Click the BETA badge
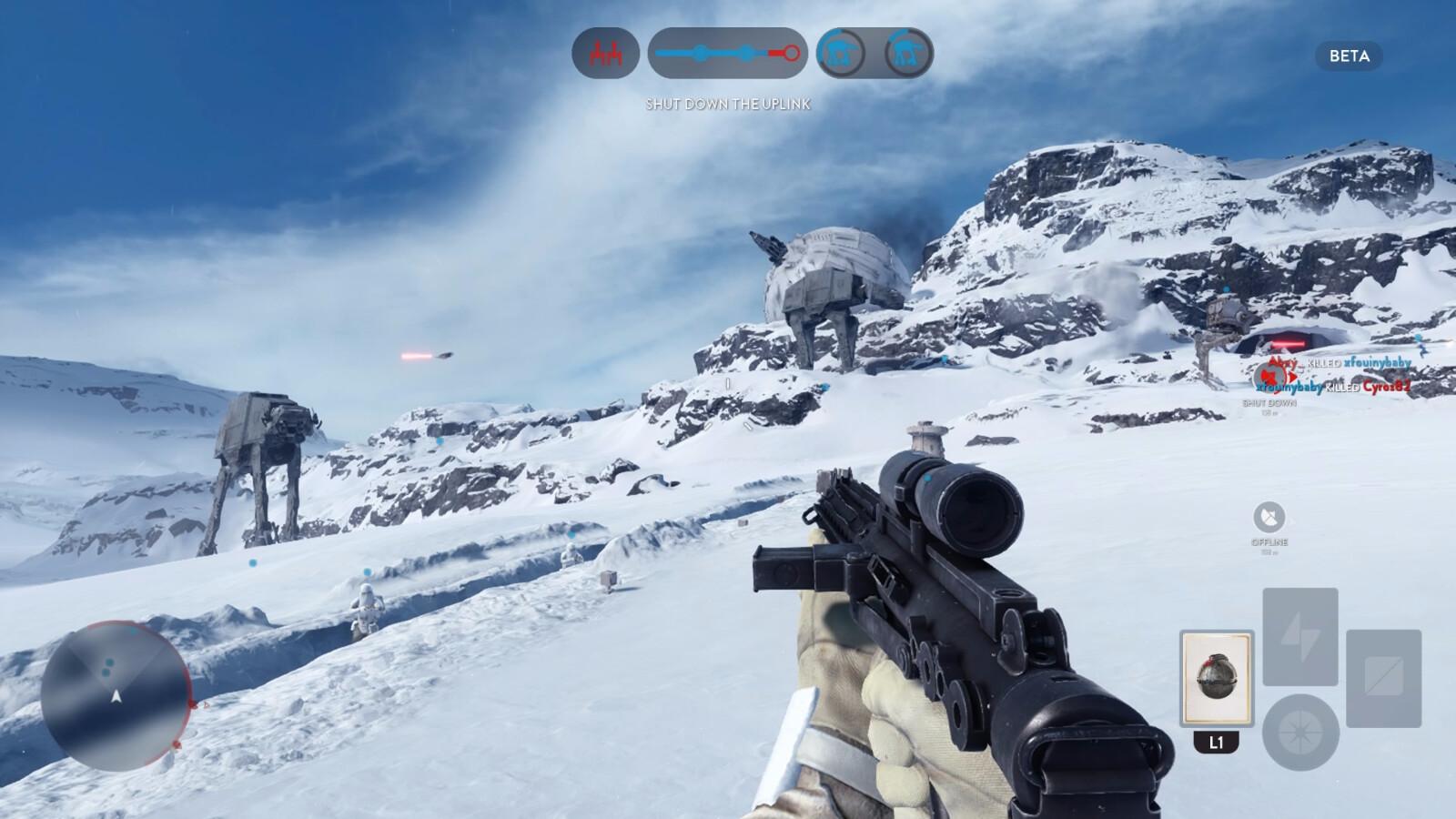 [x=1349, y=56]
